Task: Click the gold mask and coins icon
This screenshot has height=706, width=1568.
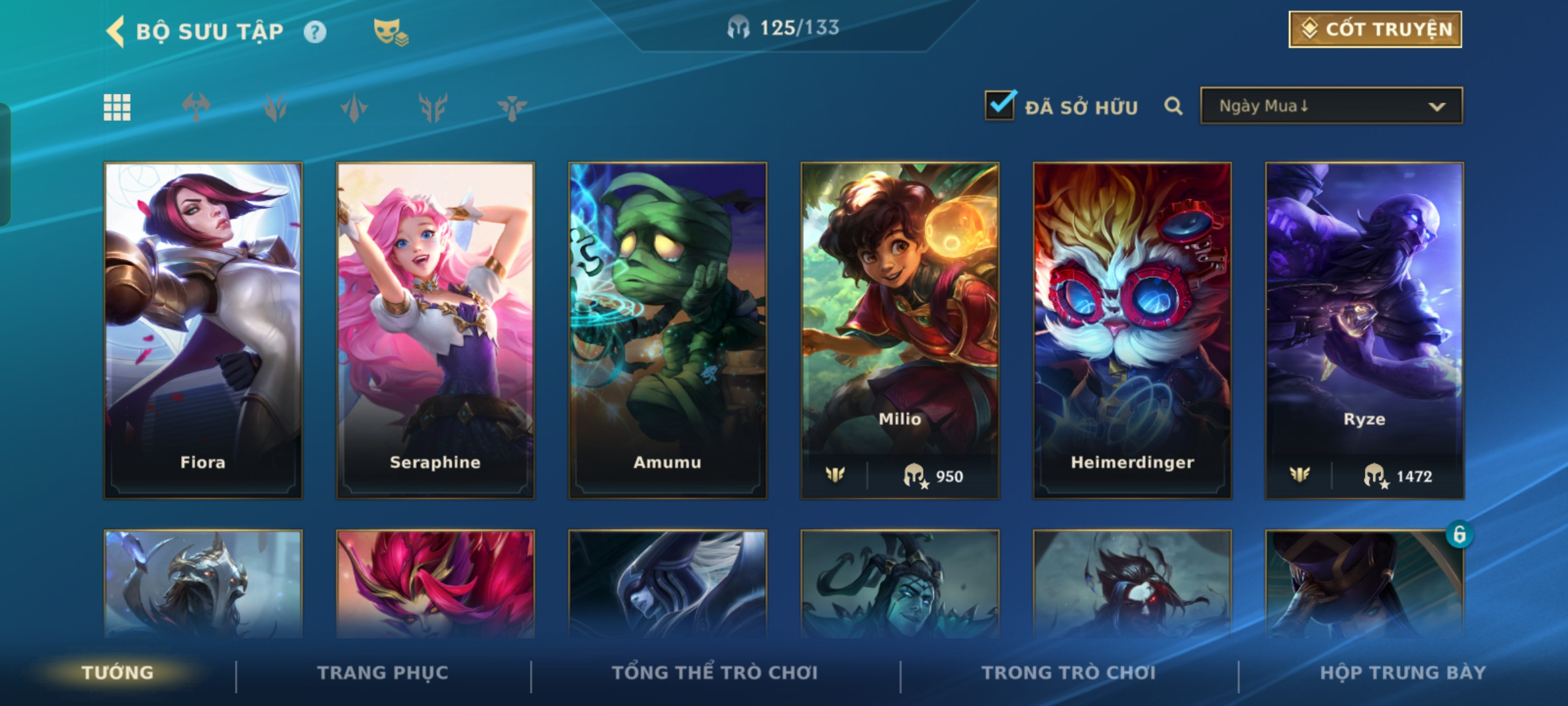Action: coord(390,32)
